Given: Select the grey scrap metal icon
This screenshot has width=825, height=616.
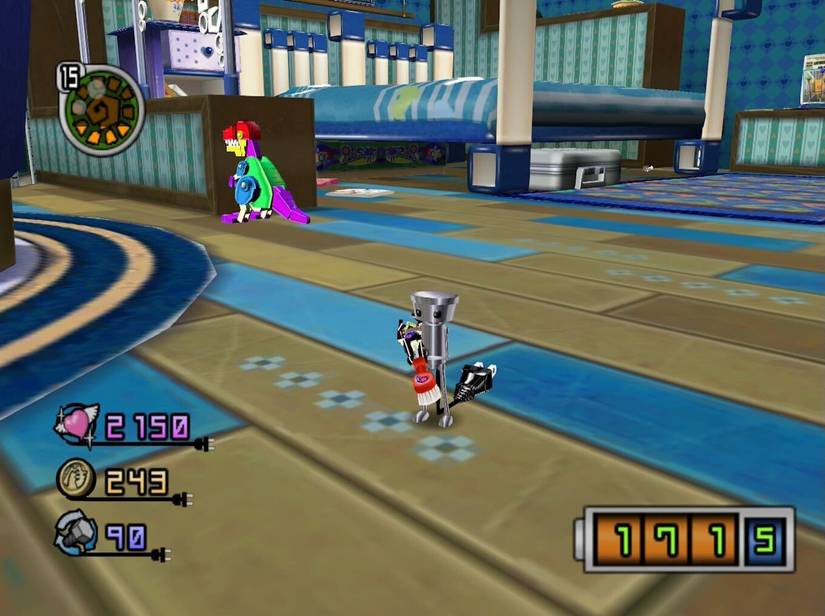Looking at the screenshot, I should click(76, 535).
